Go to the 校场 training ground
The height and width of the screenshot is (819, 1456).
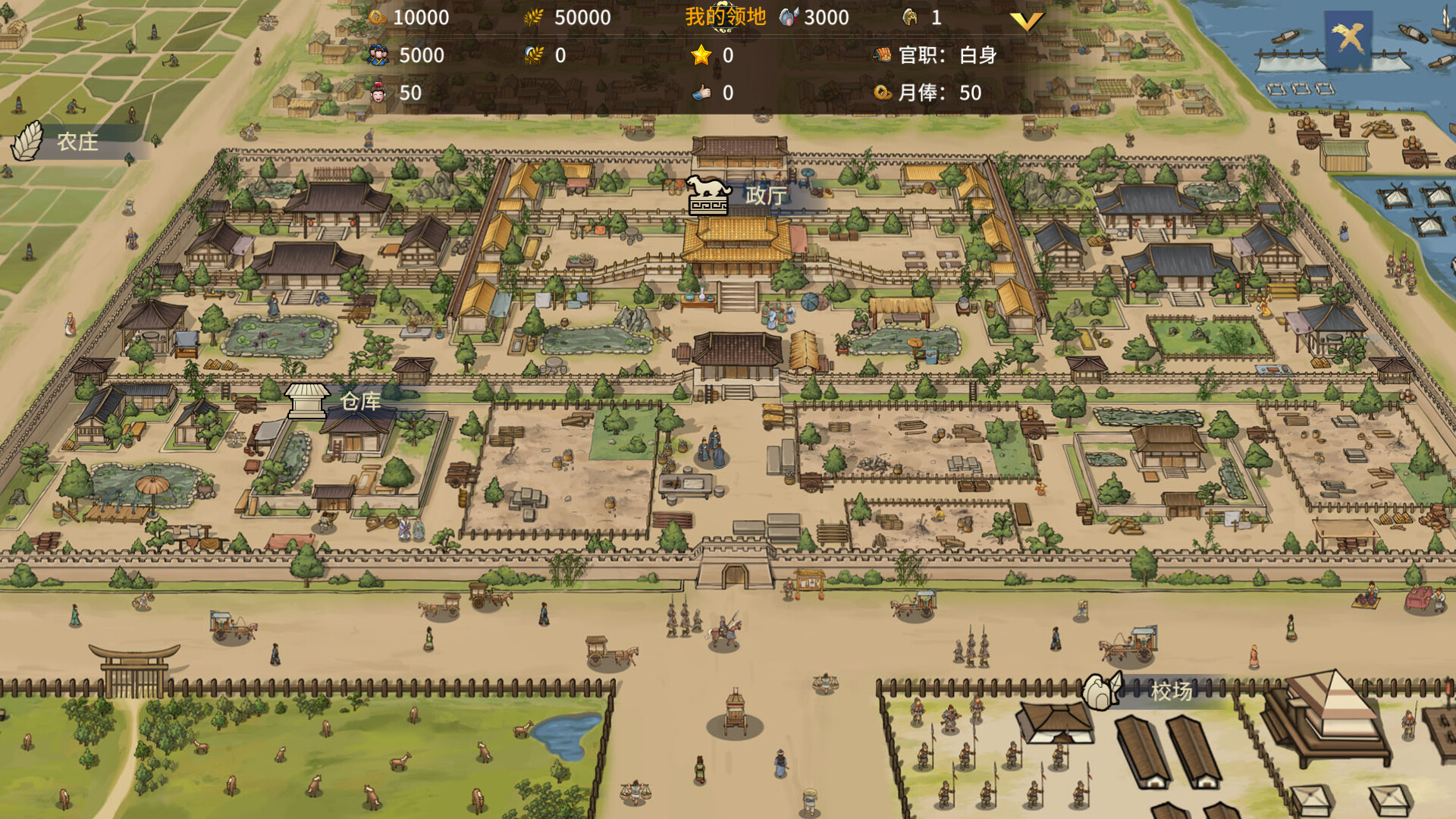click(x=1170, y=691)
